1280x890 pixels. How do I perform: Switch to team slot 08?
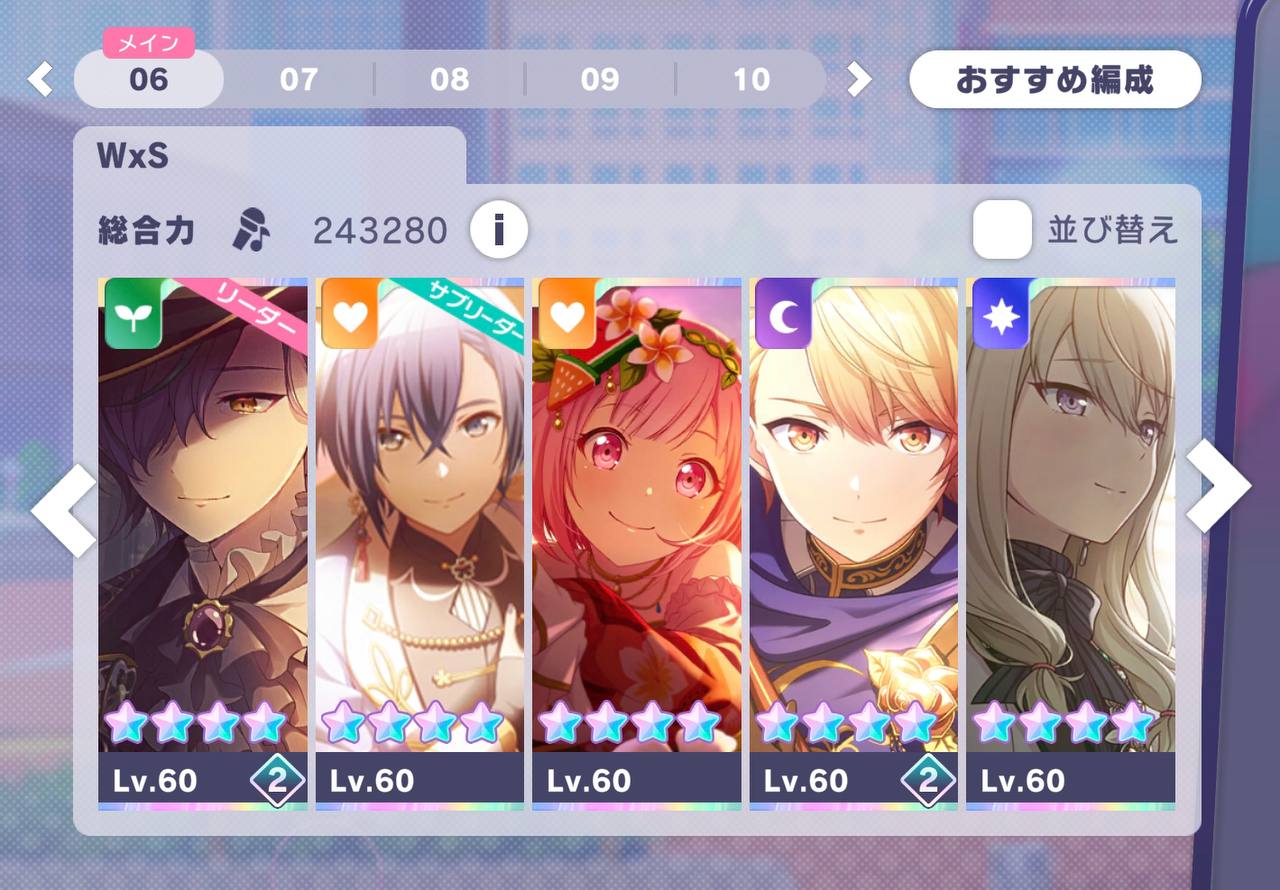point(449,79)
